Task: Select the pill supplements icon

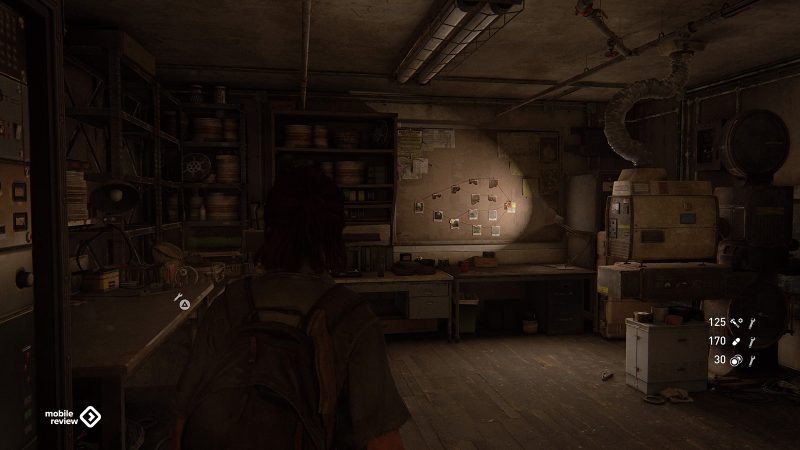Action: pyautogui.click(x=735, y=341)
